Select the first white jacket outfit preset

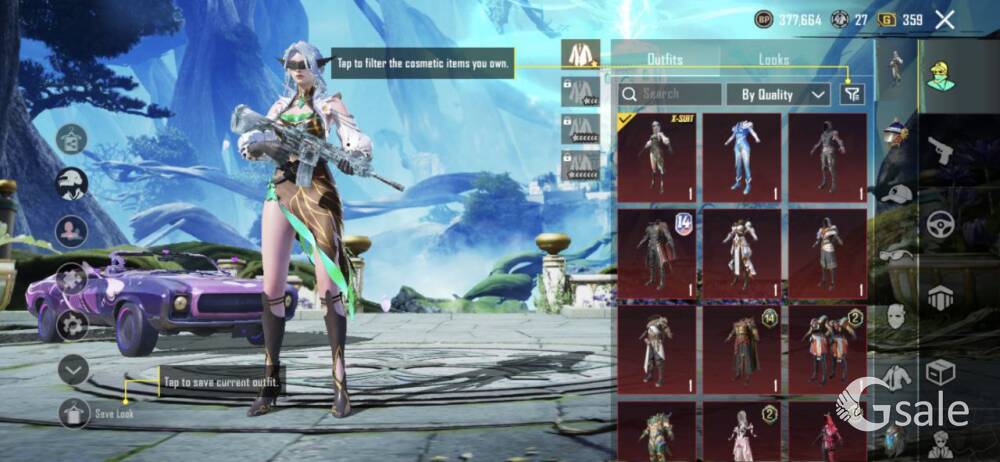[x=581, y=54]
